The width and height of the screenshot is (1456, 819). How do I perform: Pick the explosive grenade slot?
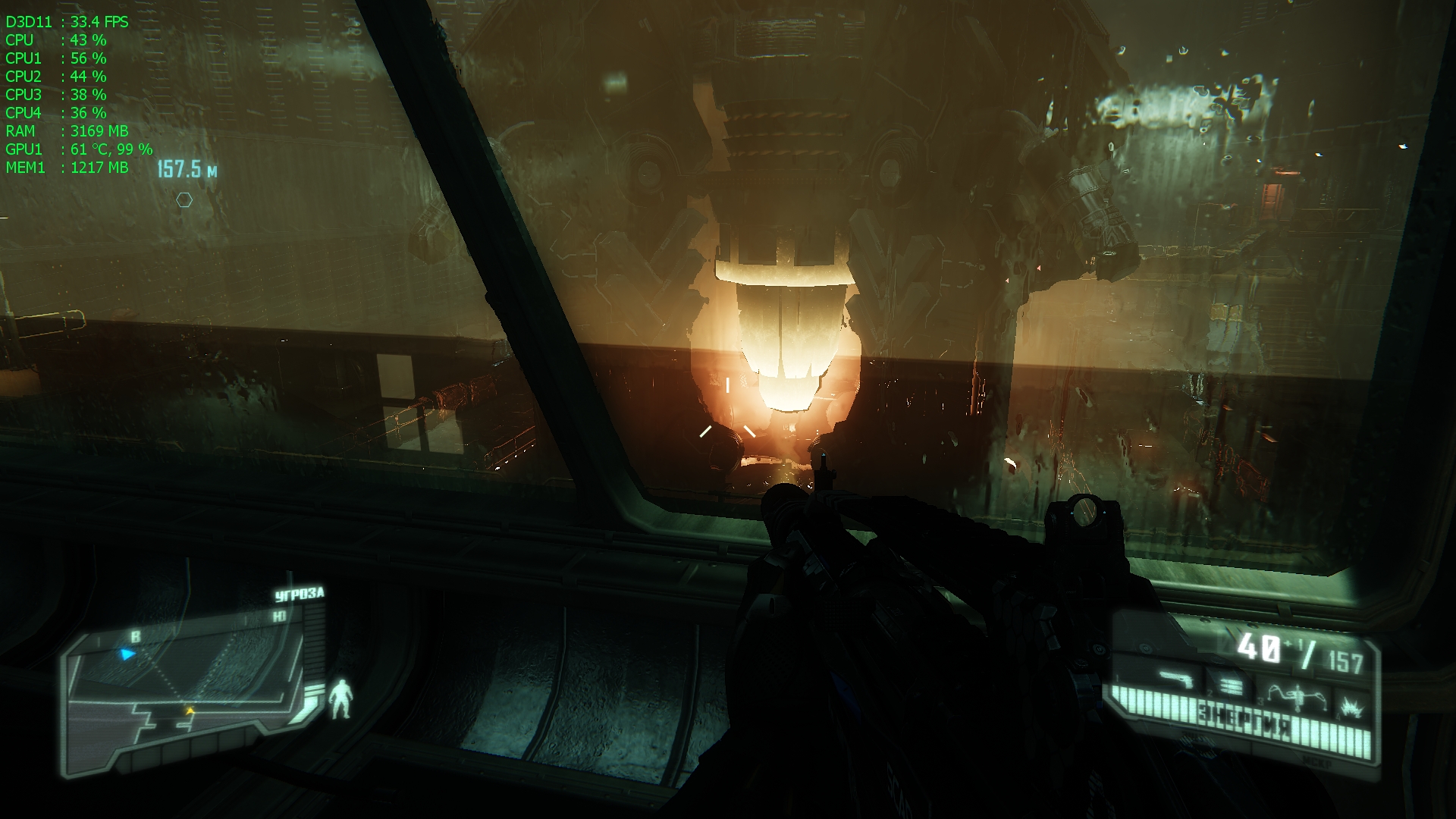(1351, 708)
